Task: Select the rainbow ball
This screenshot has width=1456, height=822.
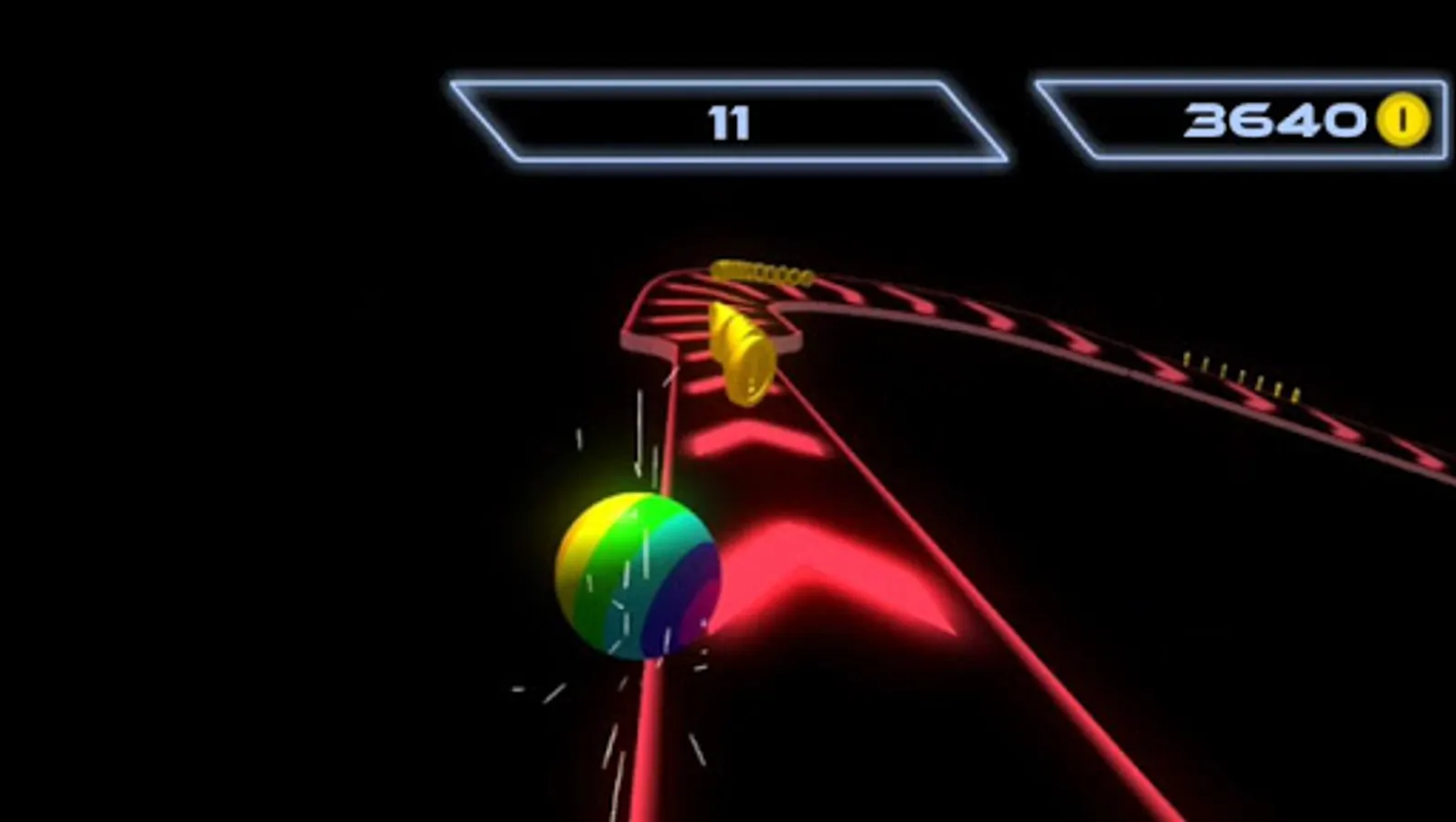Action: click(x=635, y=575)
